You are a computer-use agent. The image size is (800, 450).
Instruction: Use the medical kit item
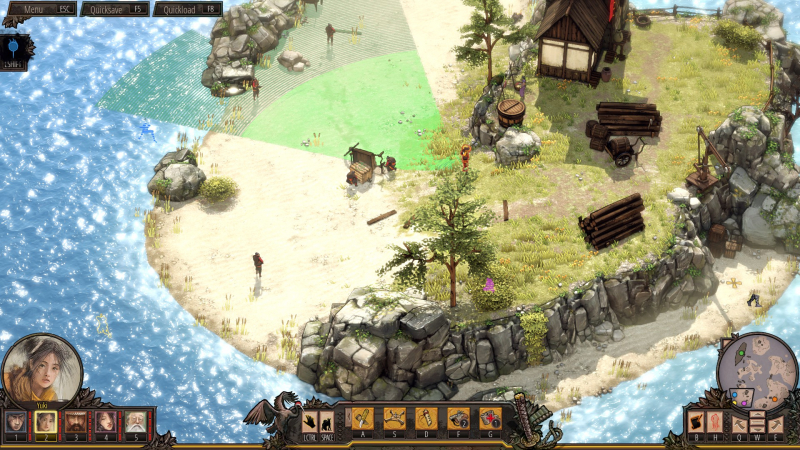(490, 417)
